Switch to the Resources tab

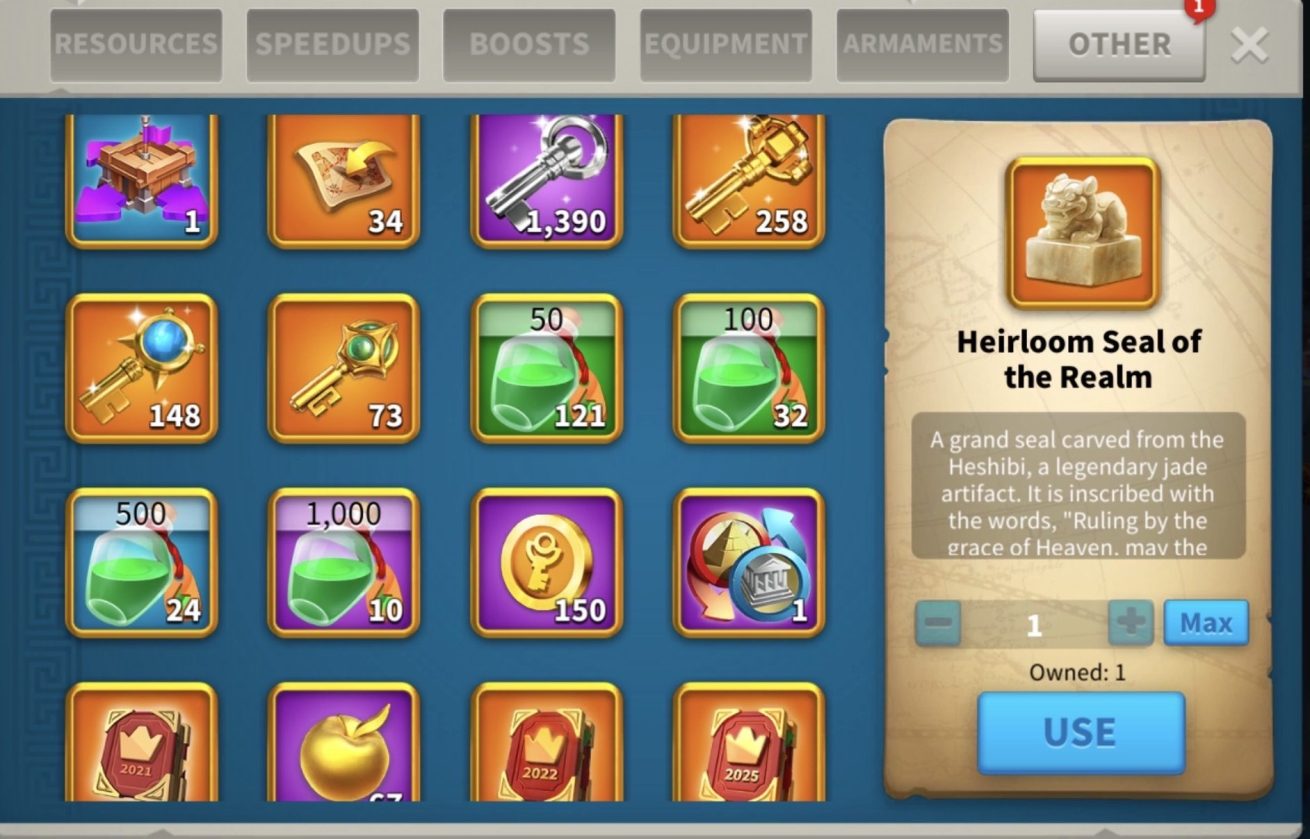[136, 45]
